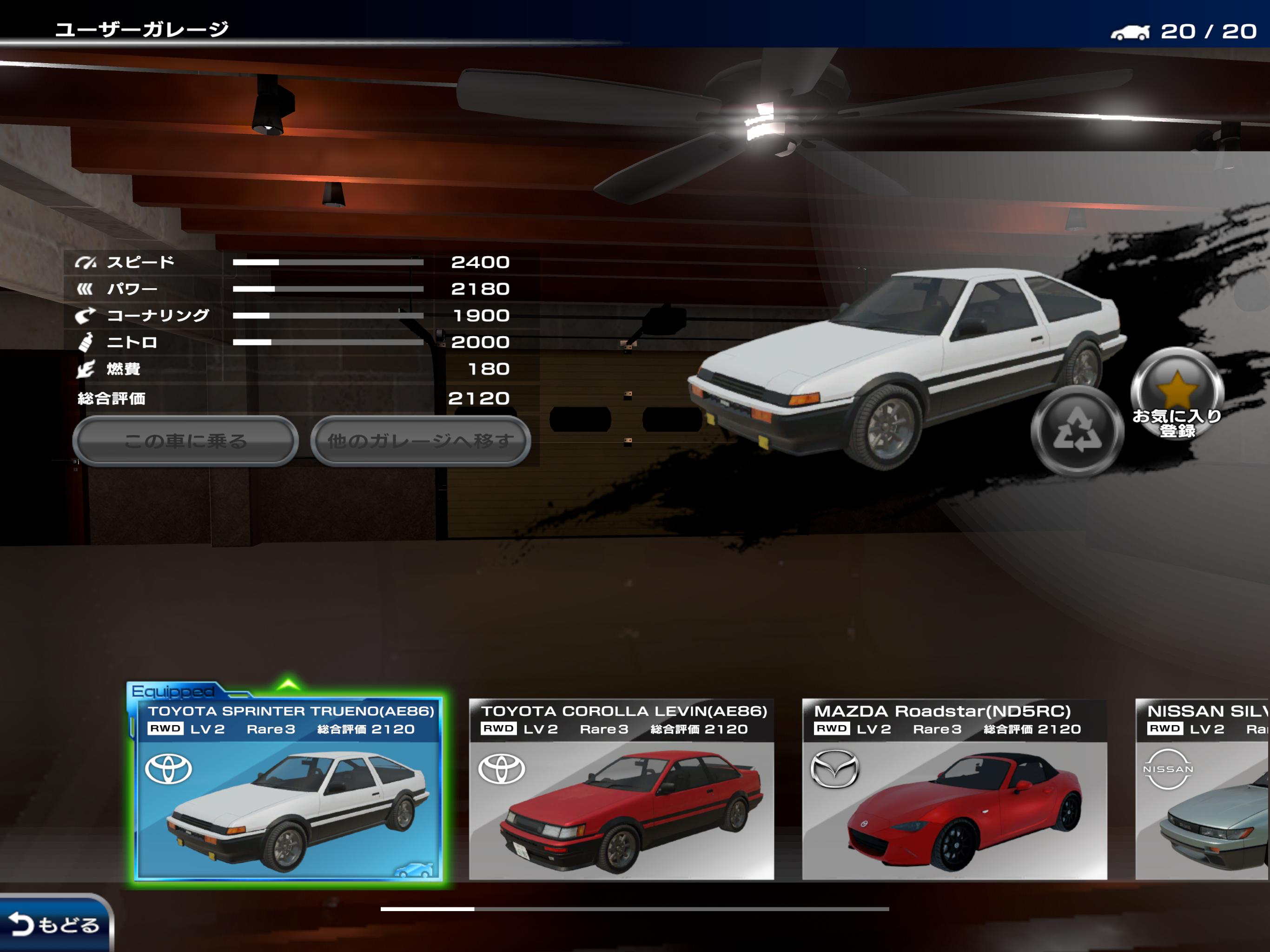The width and height of the screenshot is (1270, 952).
Task: Go back with the もどる button
Action: [54, 924]
